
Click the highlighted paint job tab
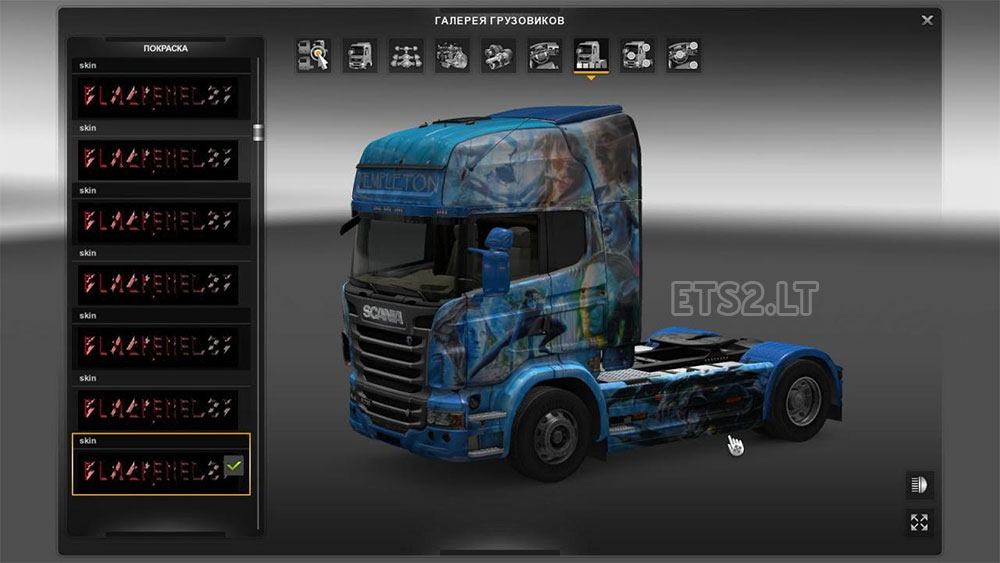[x=590, y=56]
